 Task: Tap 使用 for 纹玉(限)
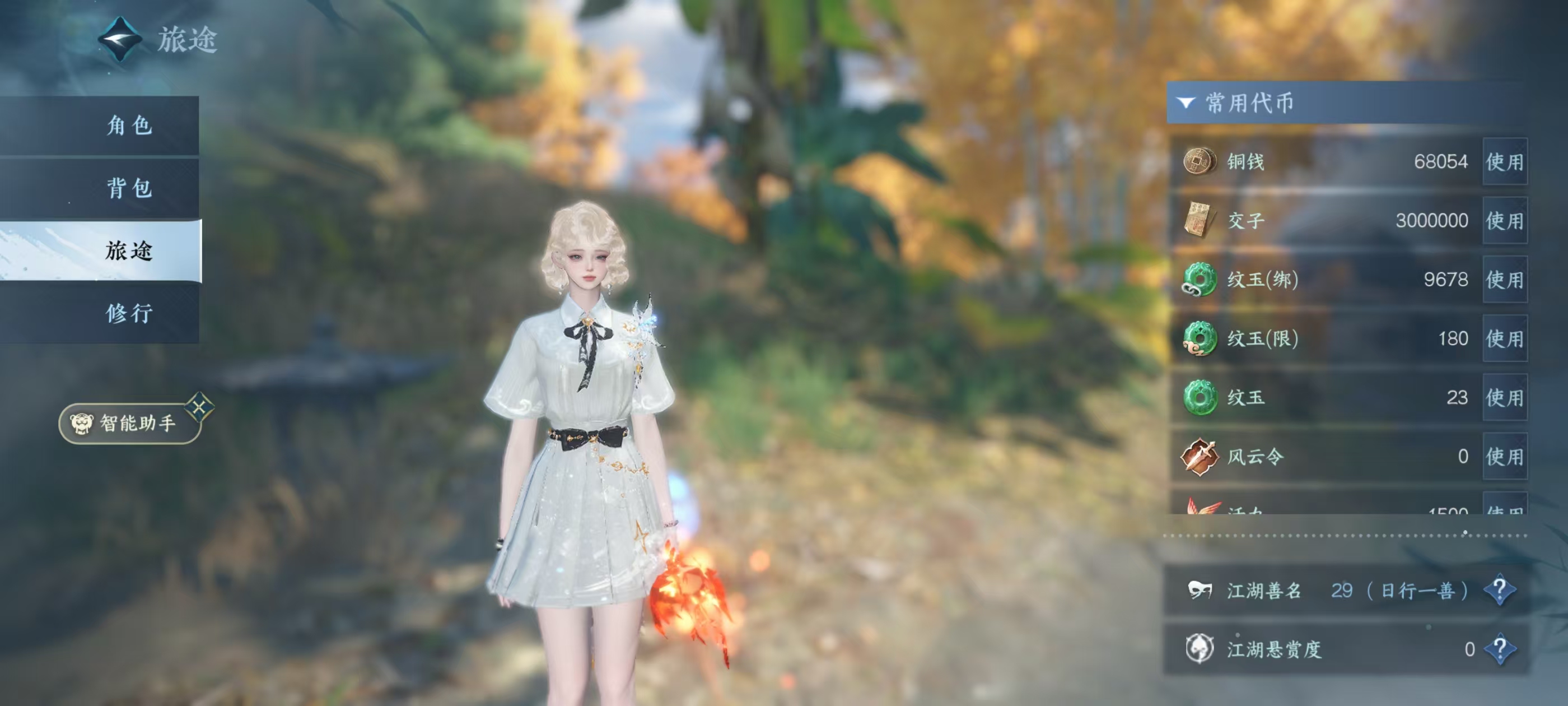tap(1504, 338)
